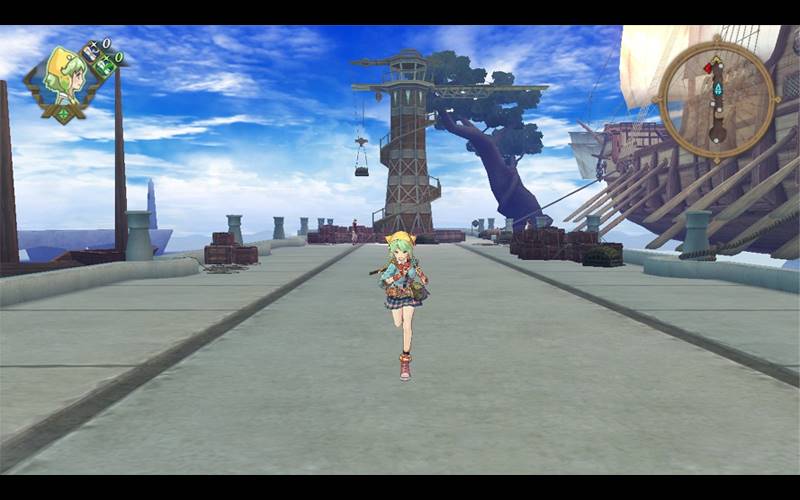Click the green diamond emblem below the portrait
Screen dimensions: 800x500
coord(64,113)
